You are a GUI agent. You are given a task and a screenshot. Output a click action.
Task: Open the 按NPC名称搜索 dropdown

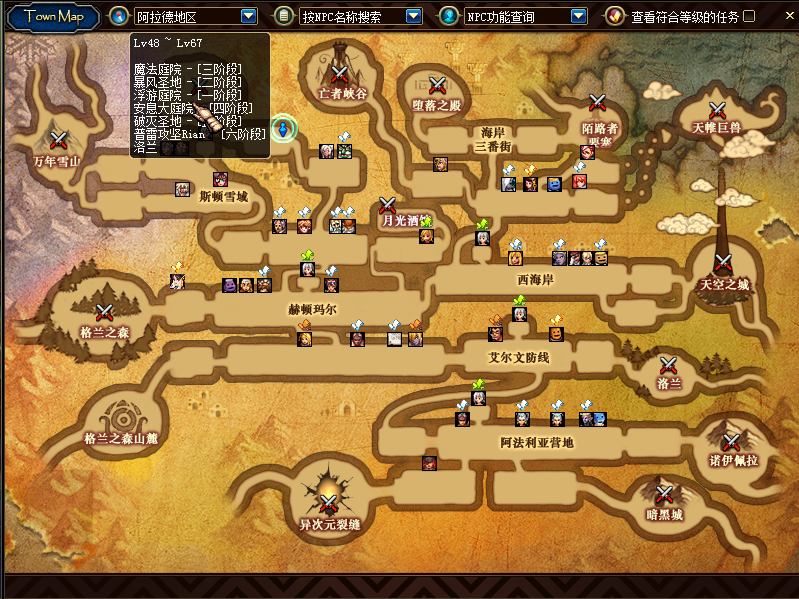click(x=413, y=16)
